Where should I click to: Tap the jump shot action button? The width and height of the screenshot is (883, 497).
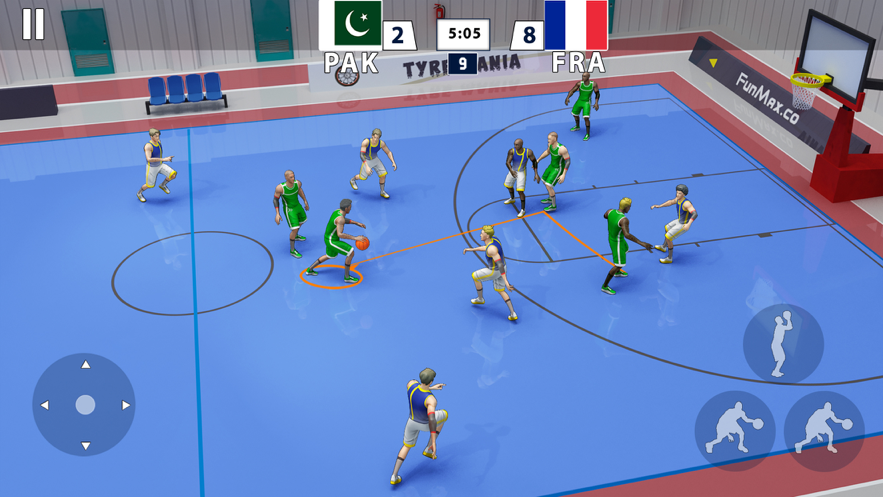coord(783,344)
